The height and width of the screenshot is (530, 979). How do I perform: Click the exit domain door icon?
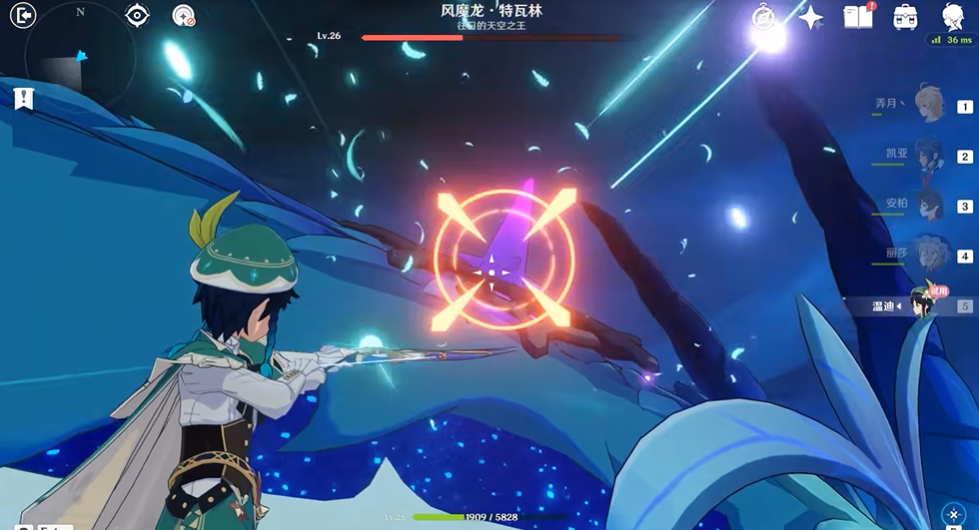pos(22,15)
